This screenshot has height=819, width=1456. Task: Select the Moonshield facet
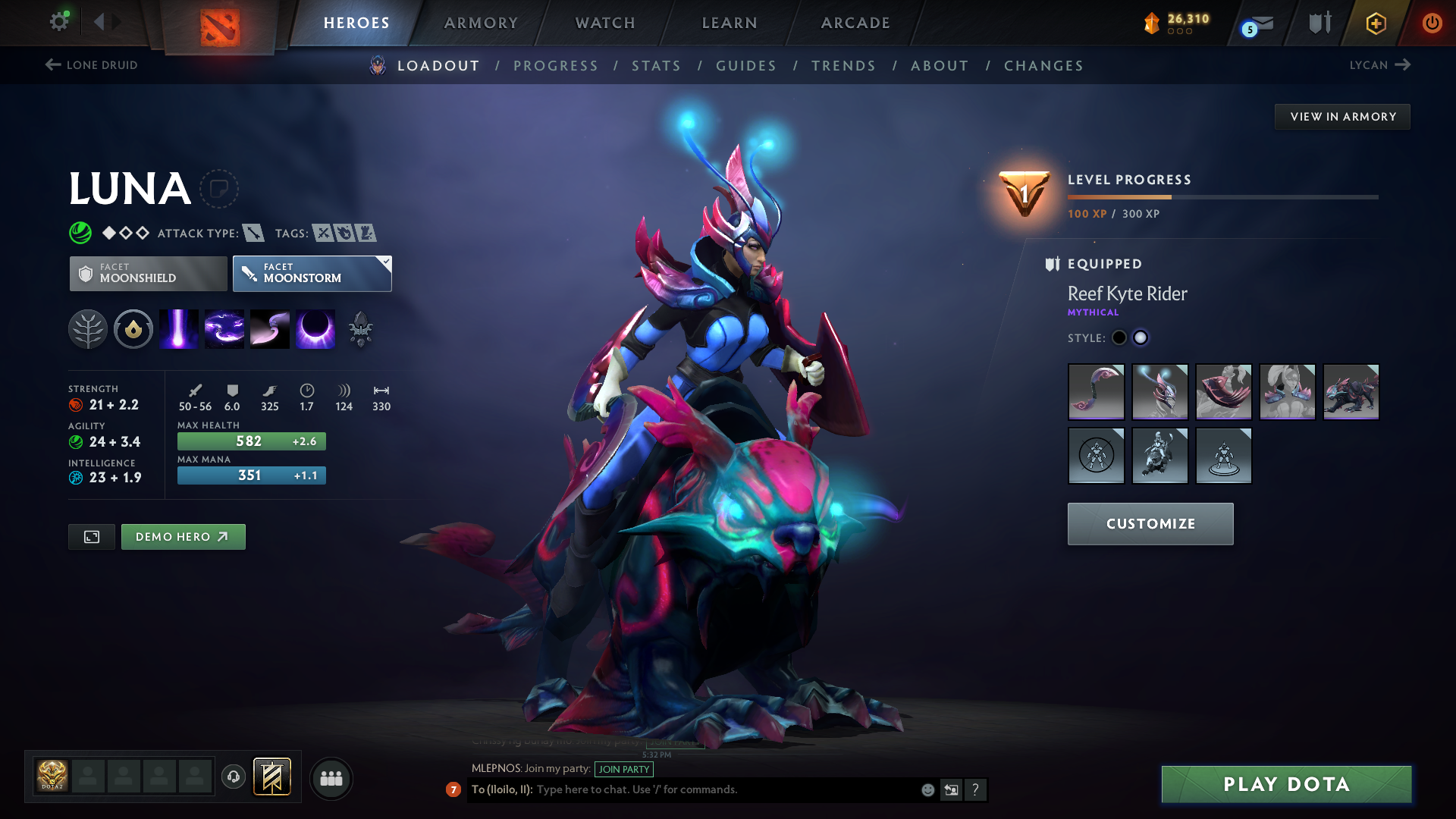tap(149, 274)
